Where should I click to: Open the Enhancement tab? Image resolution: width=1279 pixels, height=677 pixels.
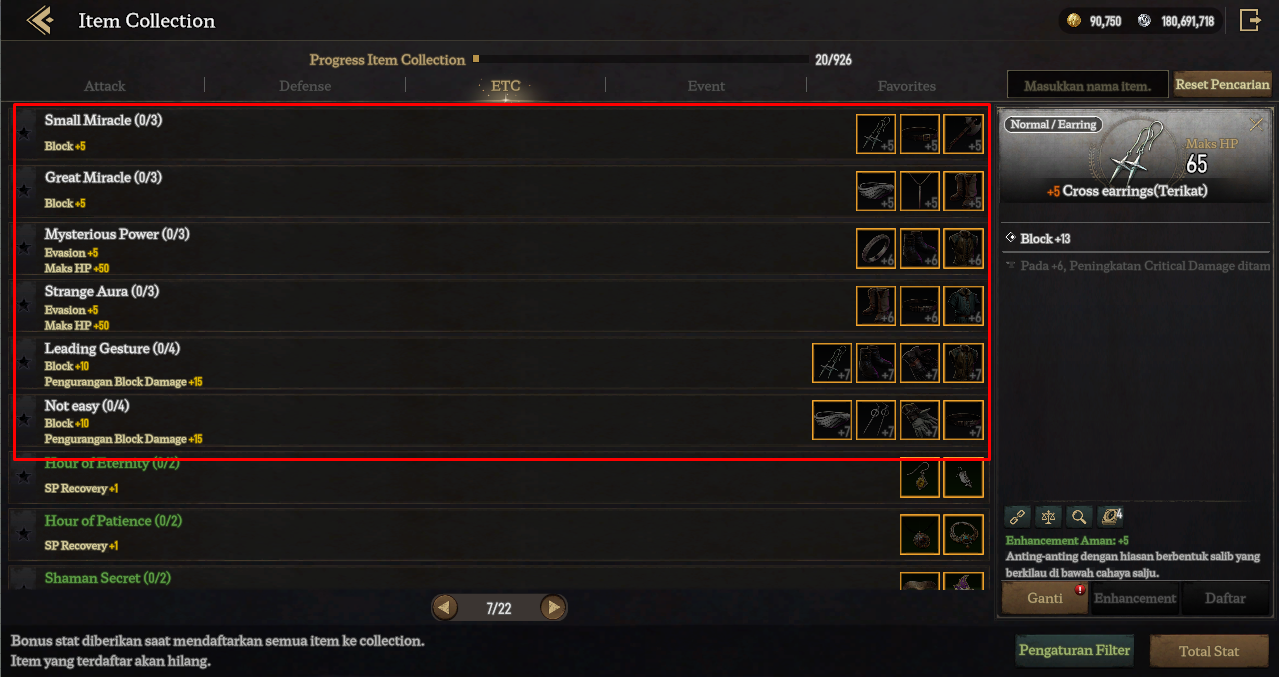tap(1134, 598)
